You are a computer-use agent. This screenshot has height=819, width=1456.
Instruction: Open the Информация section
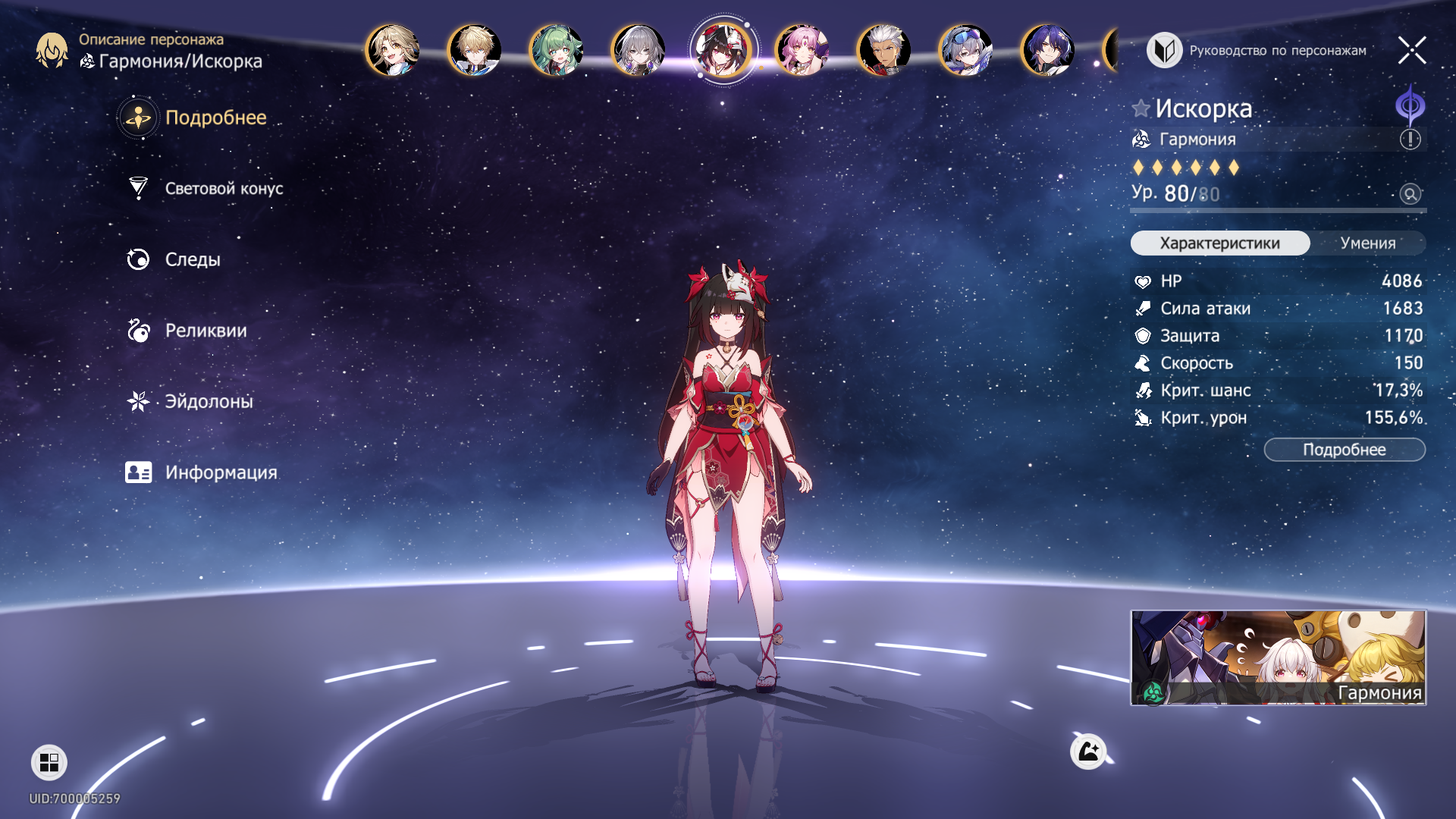220,472
